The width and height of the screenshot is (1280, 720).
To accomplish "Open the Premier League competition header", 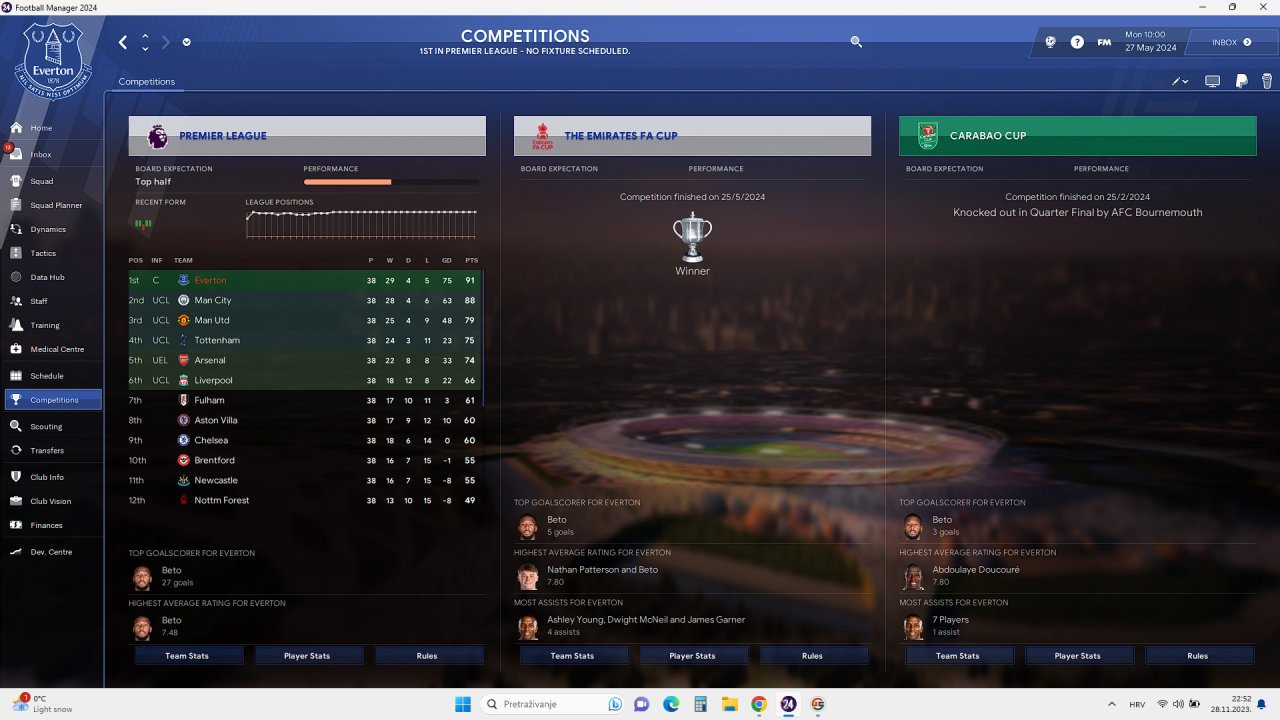I will tap(307, 136).
